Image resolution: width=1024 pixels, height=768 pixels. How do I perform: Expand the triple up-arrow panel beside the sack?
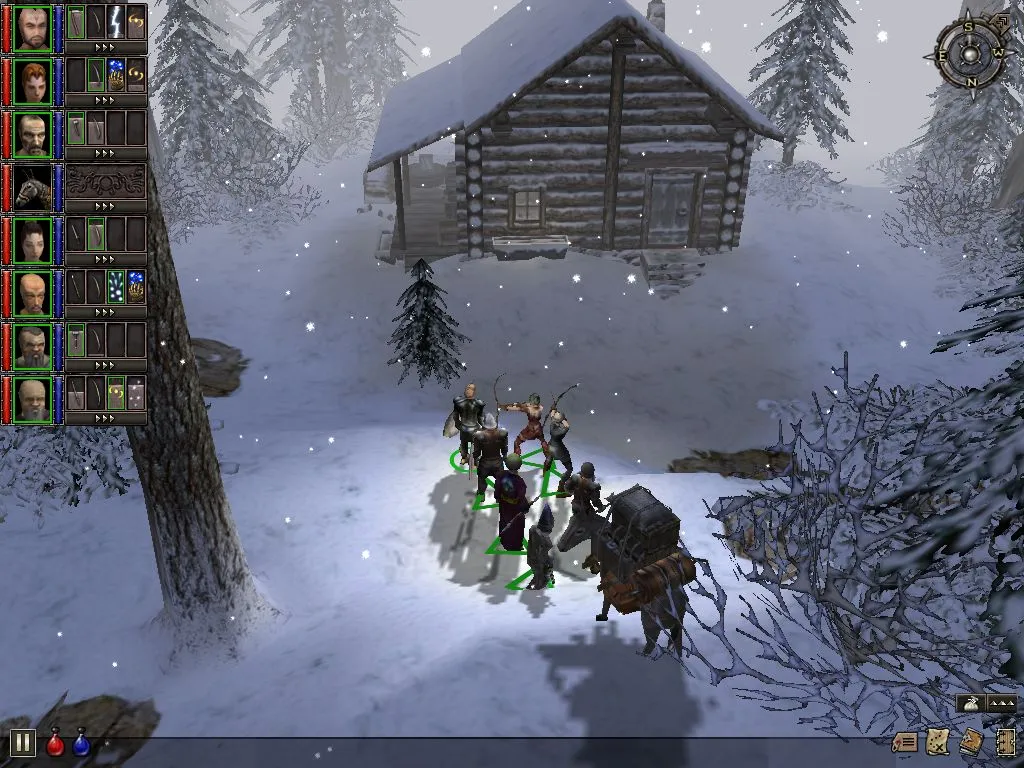pos(1001,704)
